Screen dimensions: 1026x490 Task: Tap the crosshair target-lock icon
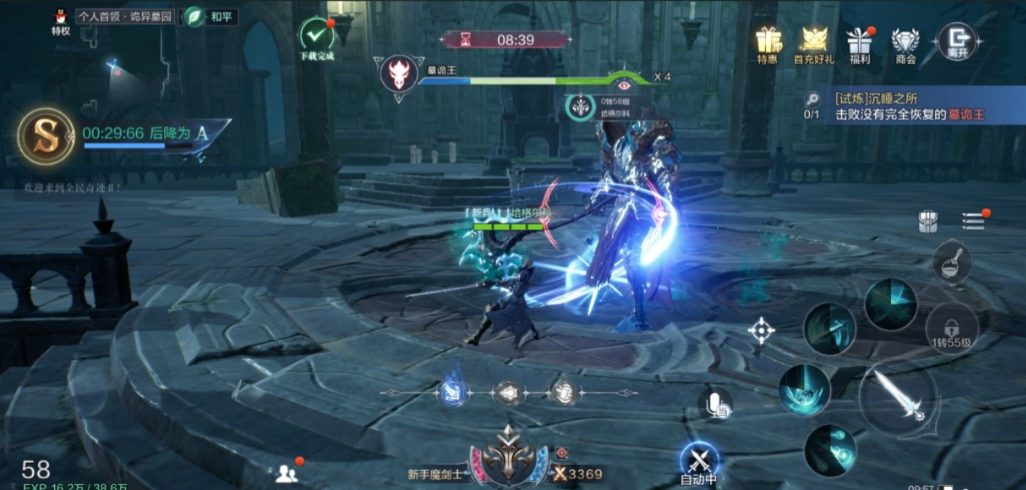[x=761, y=330]
